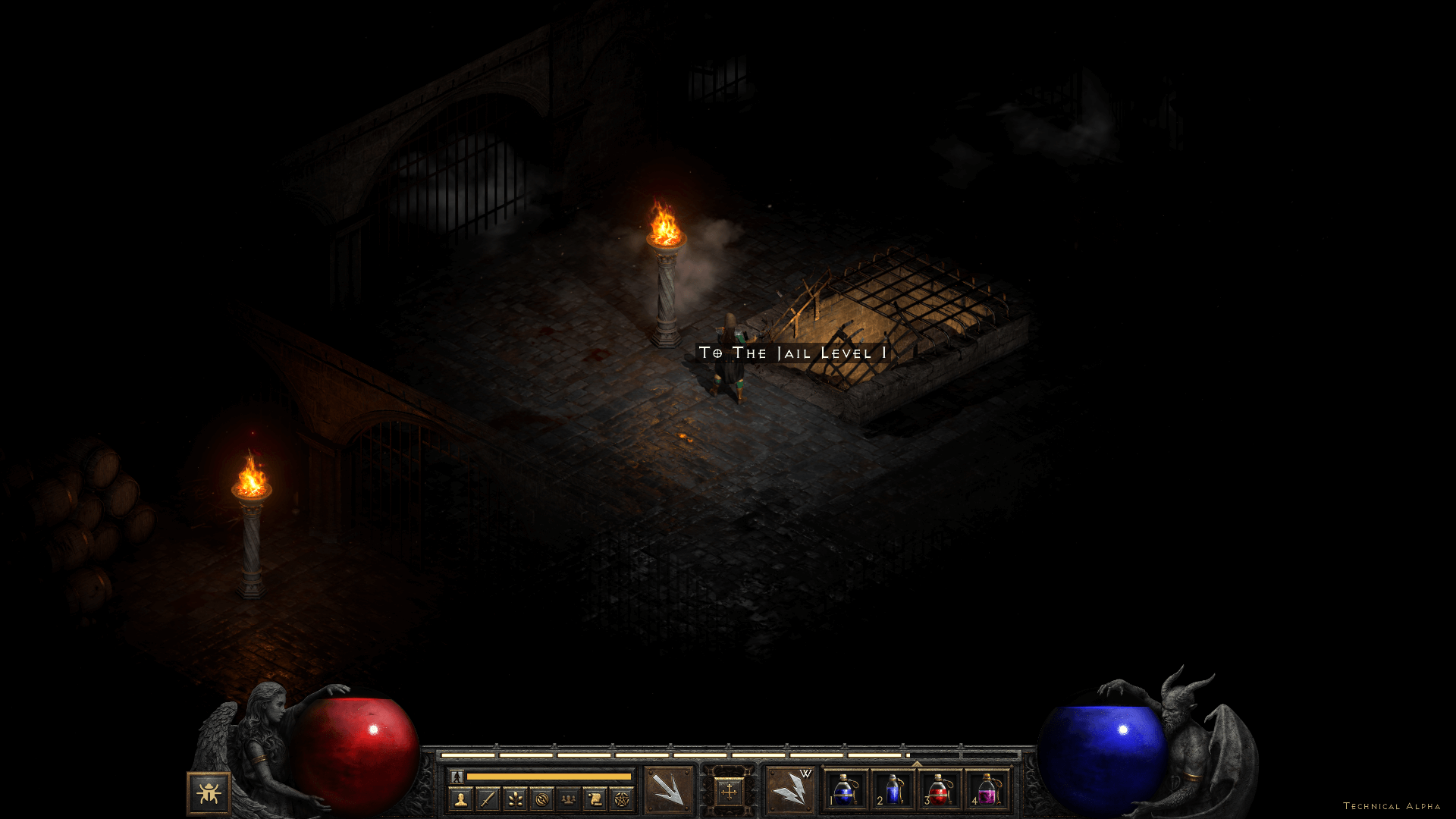The image size is (1456, 819).
Task: Use the red healing potion in slot 3
Action: pyautogui.click(x=940, y=790)
